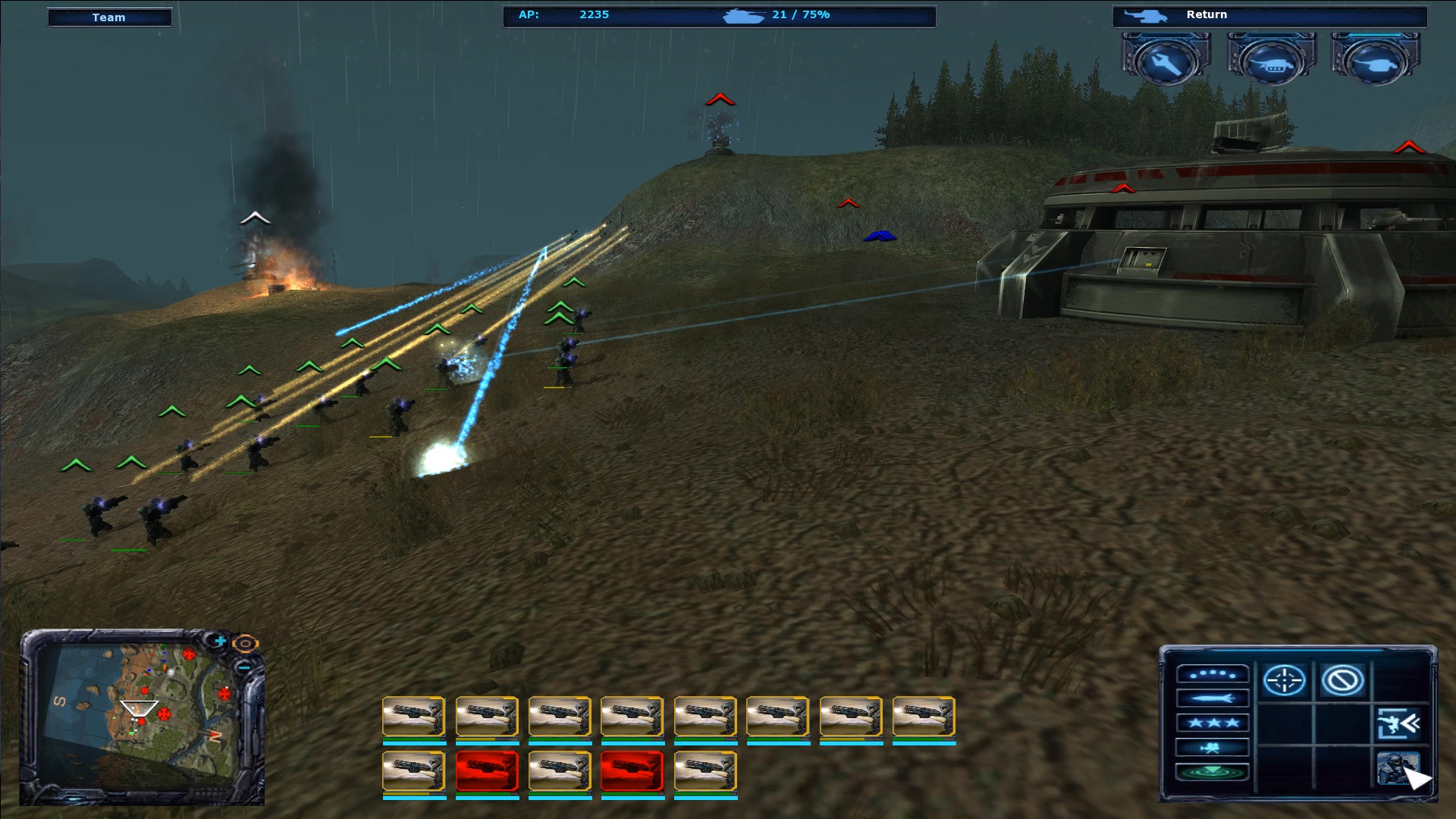The width and height of the screenshot is (1456, 819).
Task: Select the crosshair attack command icon
Action: tap(1285, 679)
